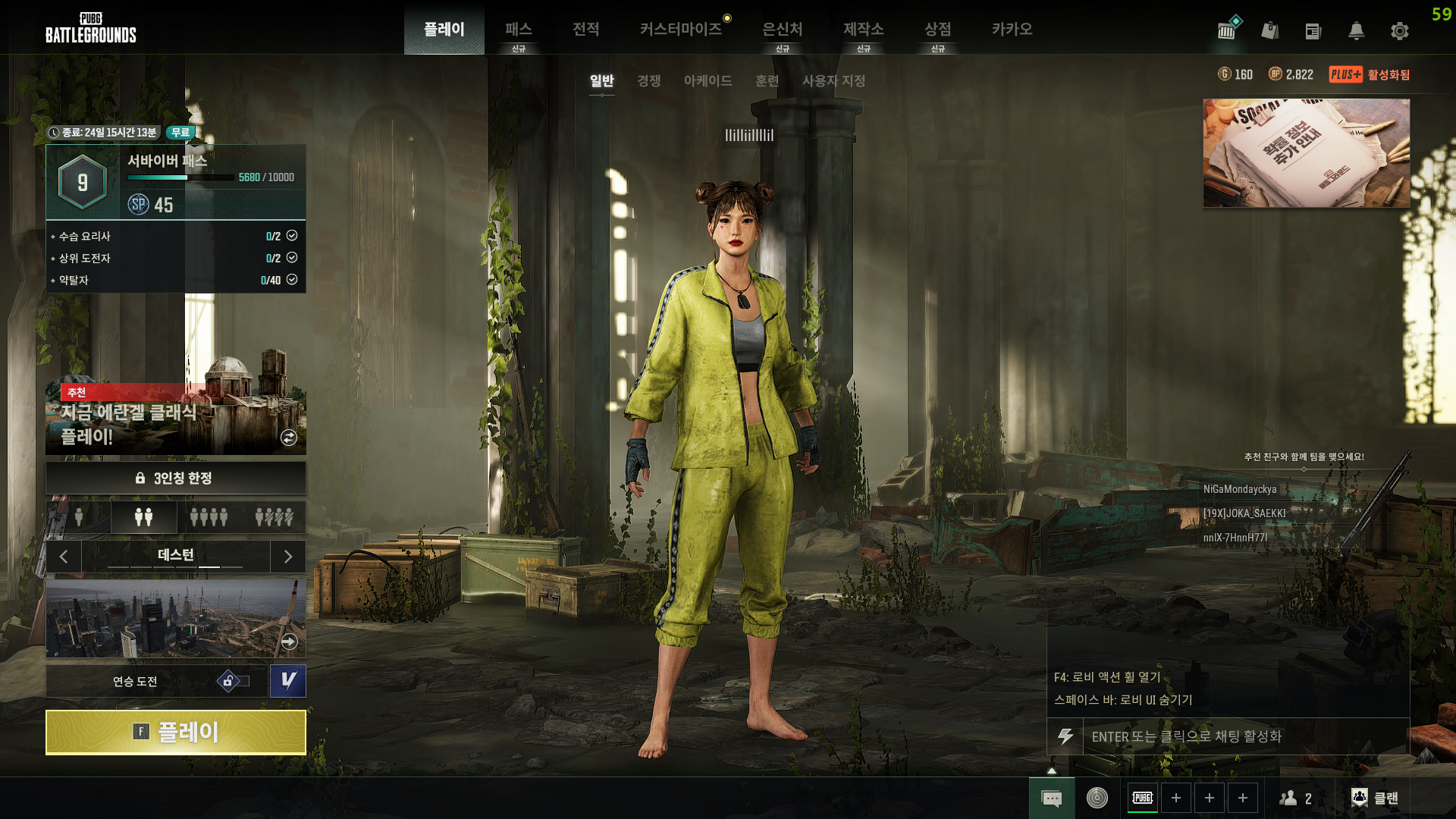The image size is (1456, 819).
Task: Switch to 훈련 training mode
Action: pos(767,80)
